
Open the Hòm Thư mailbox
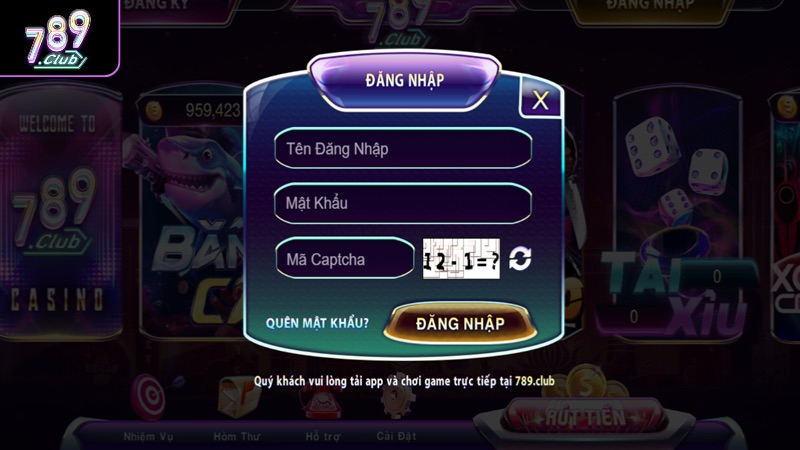tap(236, 405)
